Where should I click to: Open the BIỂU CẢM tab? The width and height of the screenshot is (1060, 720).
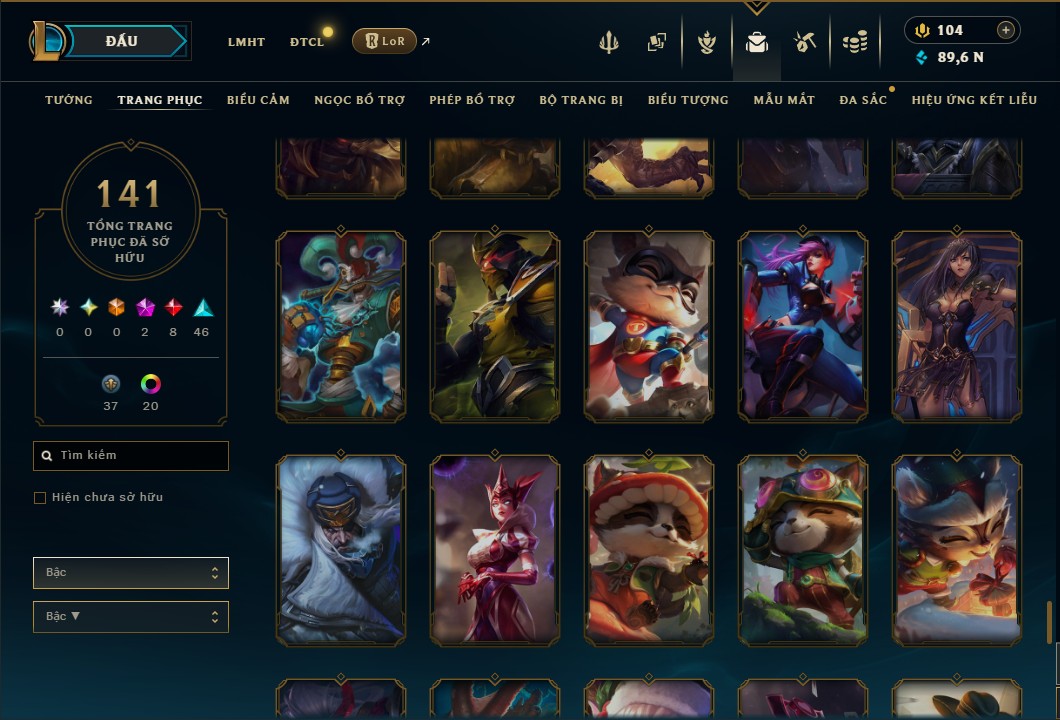click(258, 100)
